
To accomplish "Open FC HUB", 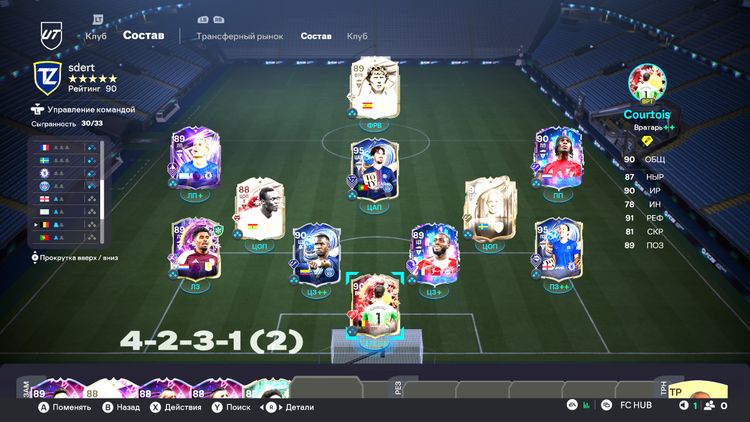I will 630,406.
